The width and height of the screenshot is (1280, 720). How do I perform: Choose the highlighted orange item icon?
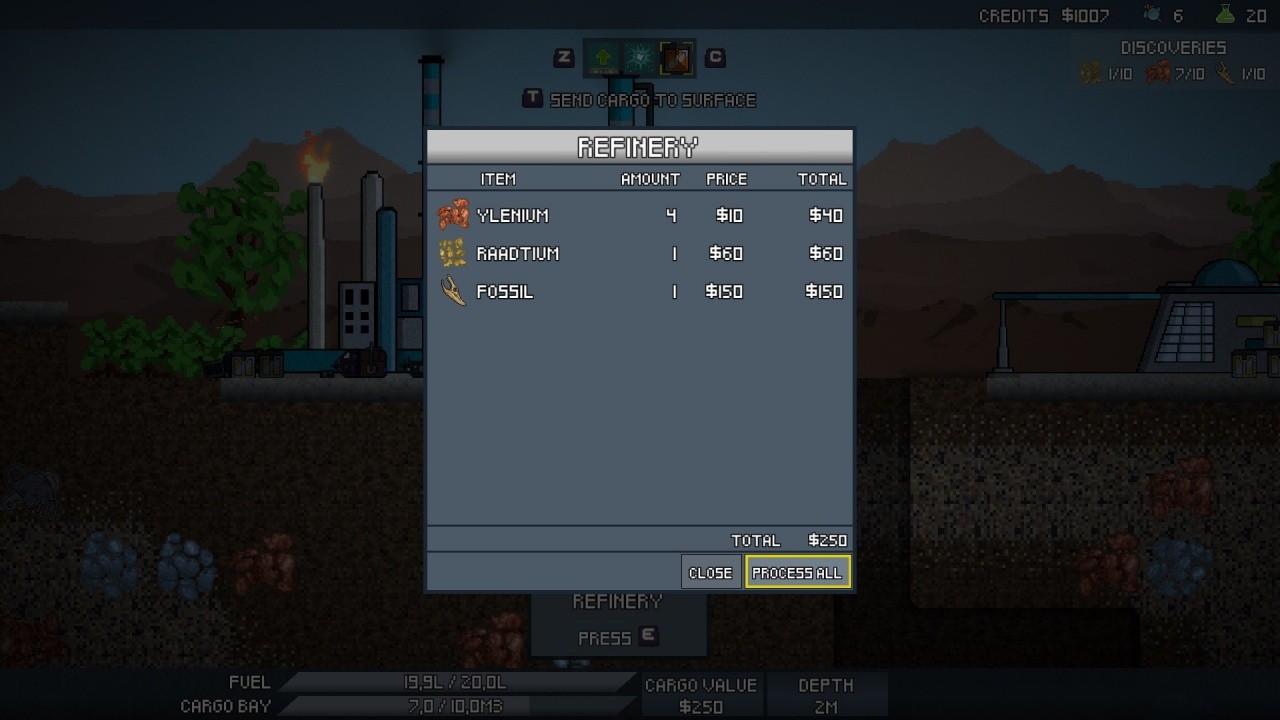coord(676,59)
